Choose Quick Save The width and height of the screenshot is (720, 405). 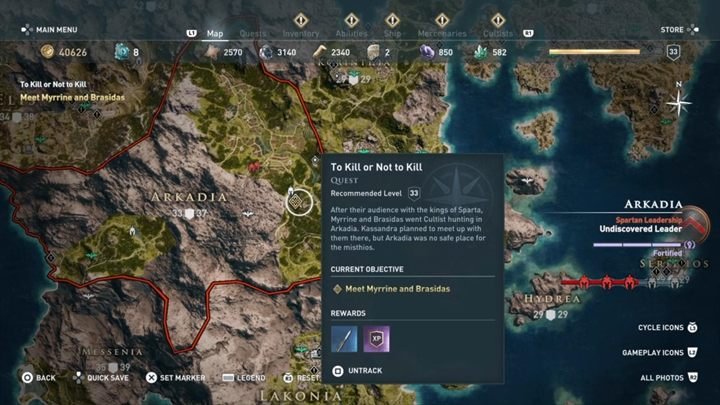click(x=101, y=378)
